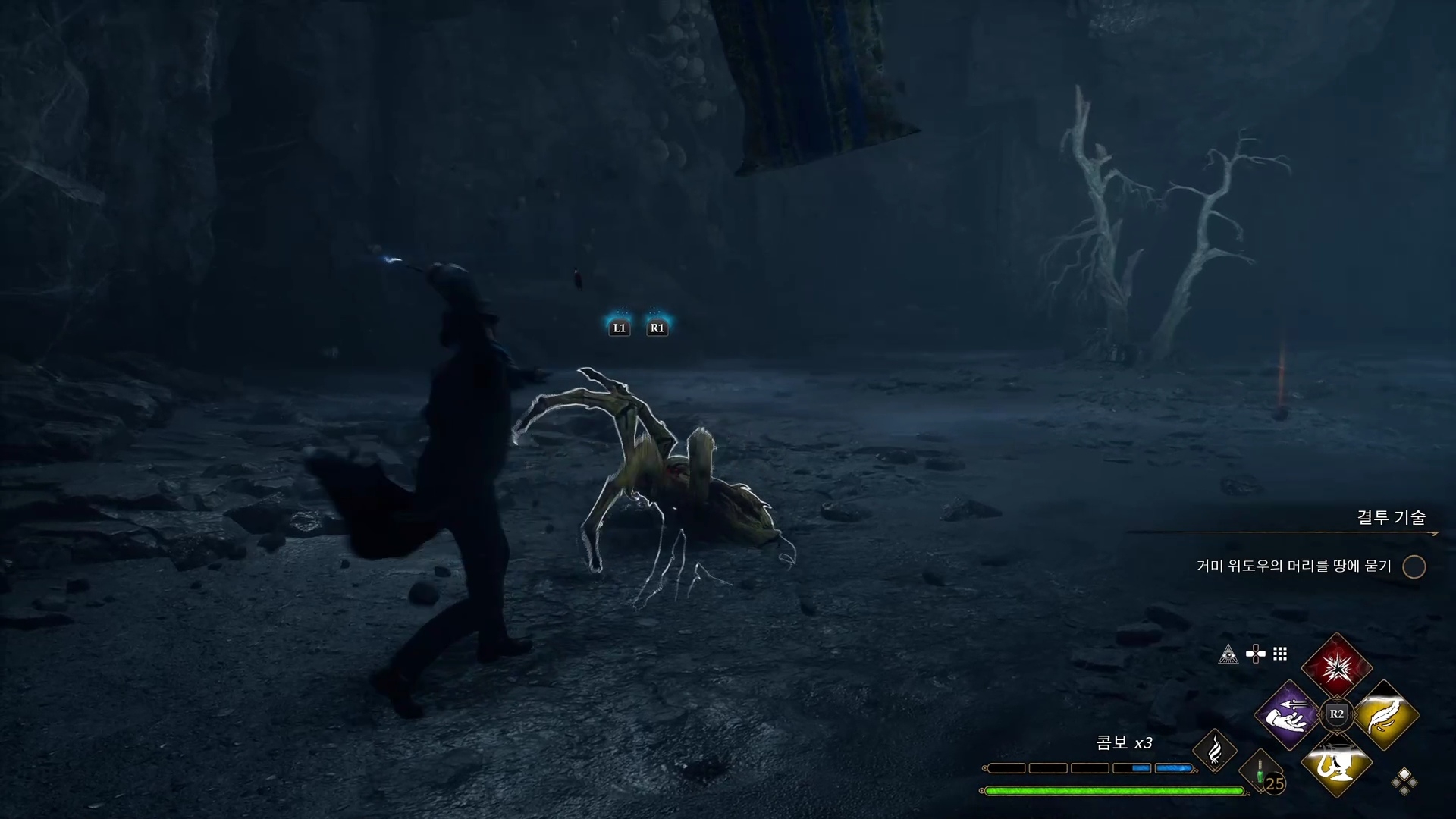This screenshot has height=819, width=1456.
Task: Select the yellow goblet Transformation spell
Action: (1336, 762)
